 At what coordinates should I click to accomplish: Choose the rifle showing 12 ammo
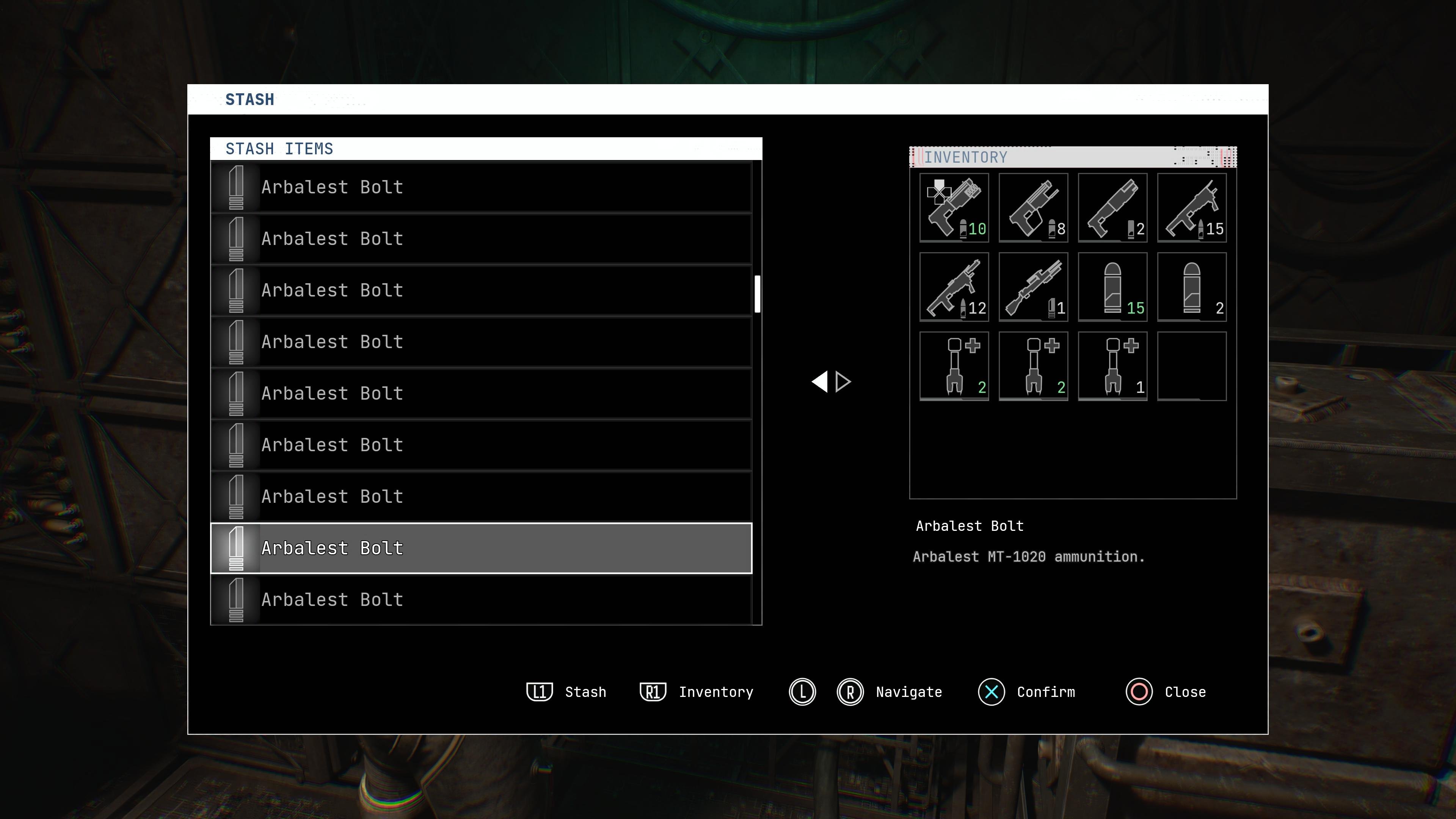[954, 287]
